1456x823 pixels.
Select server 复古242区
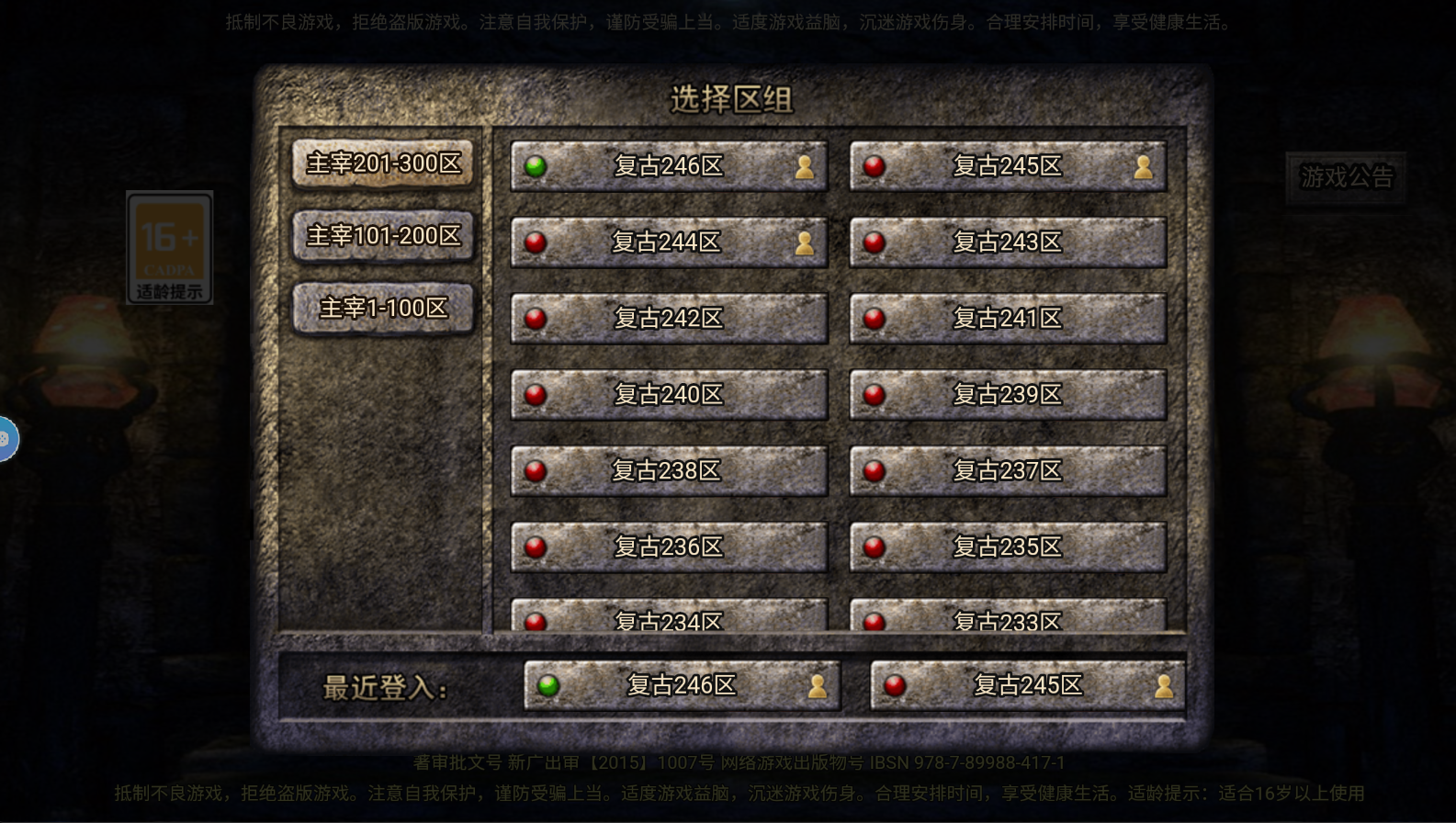669,319
